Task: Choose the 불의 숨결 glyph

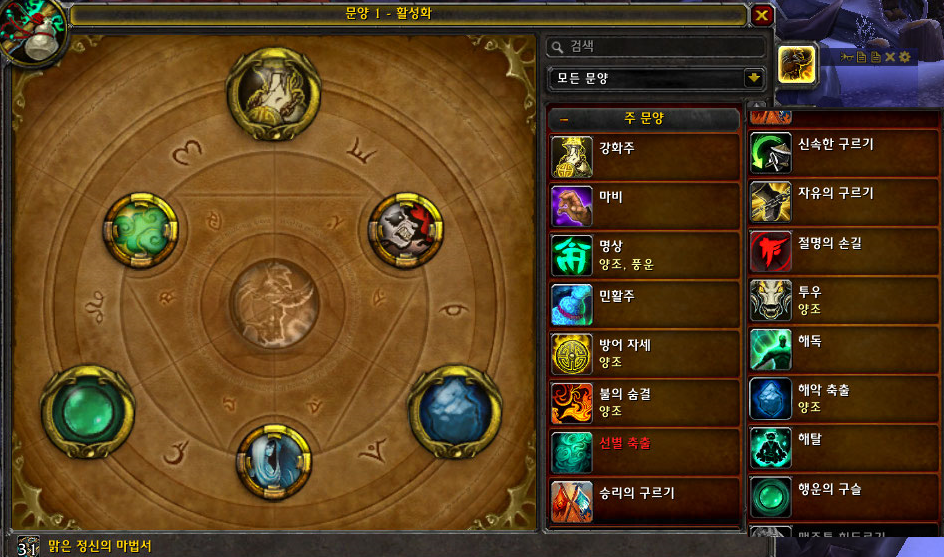Action: point(645,402)
